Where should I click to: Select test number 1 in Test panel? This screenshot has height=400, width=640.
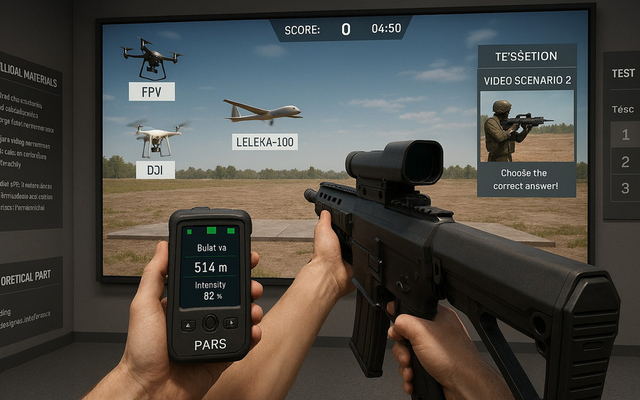coord(623,137)
